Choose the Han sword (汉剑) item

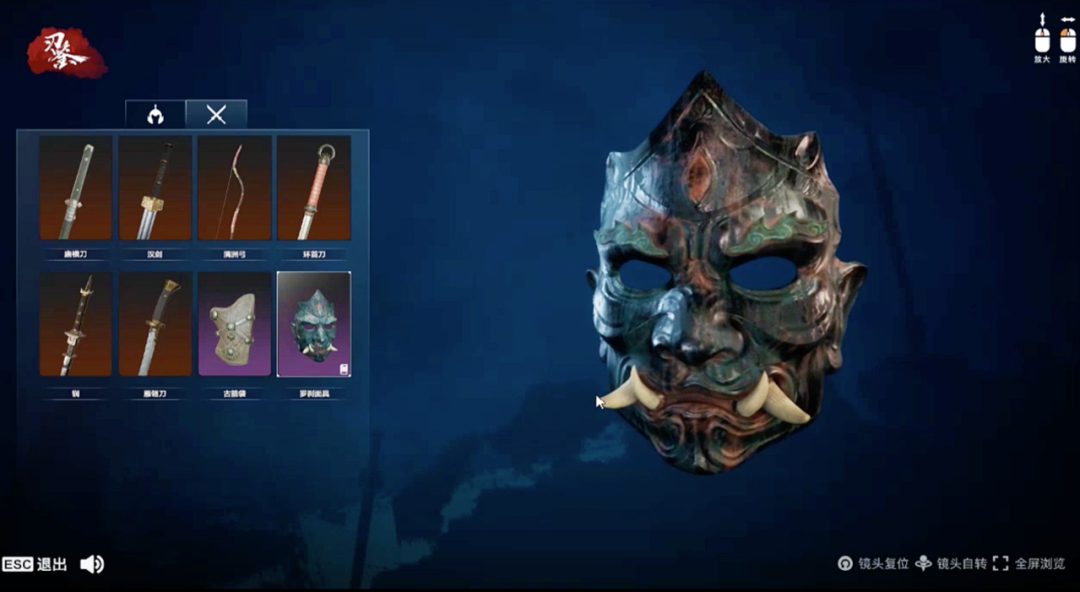coord(155,188)
